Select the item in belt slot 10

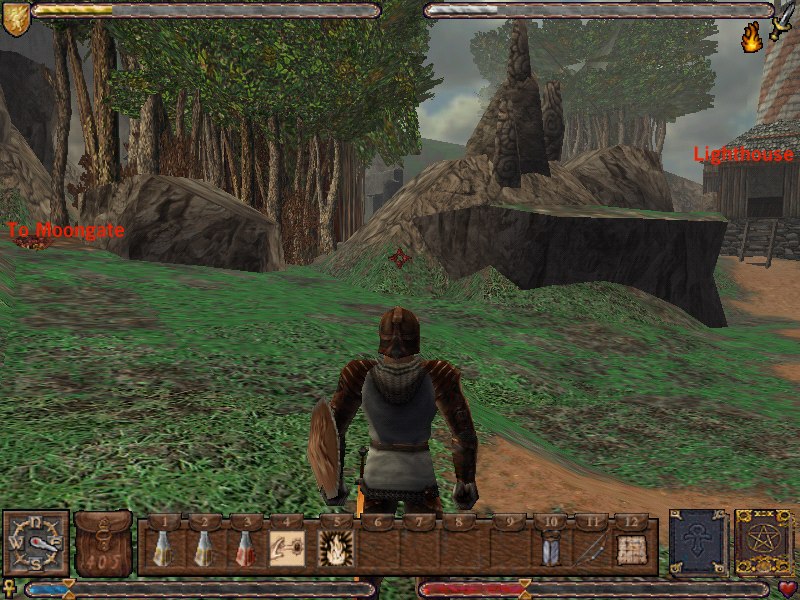pyautogui.click(x=549, y=548)
